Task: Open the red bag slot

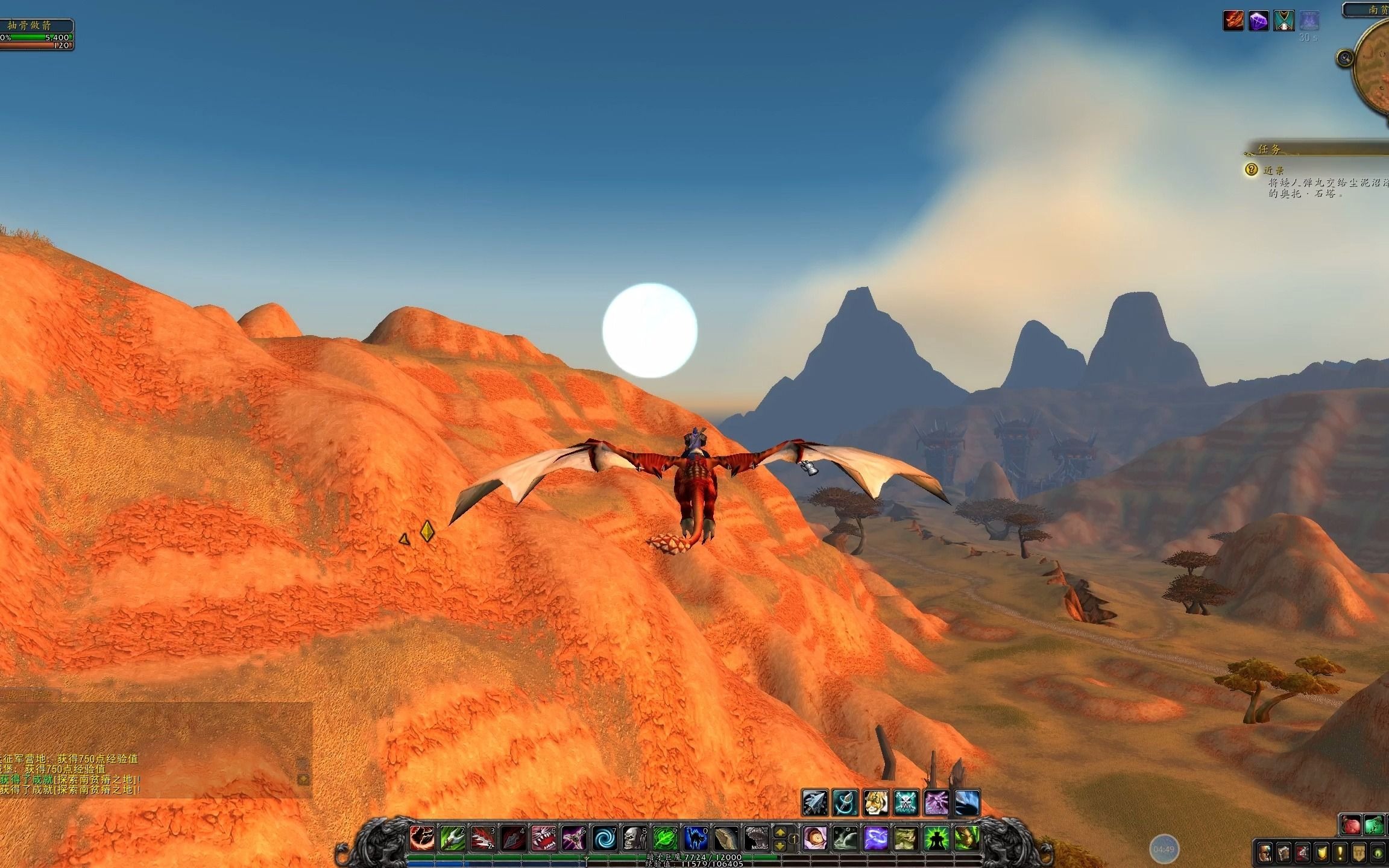Action: (x=1351, y=825)
